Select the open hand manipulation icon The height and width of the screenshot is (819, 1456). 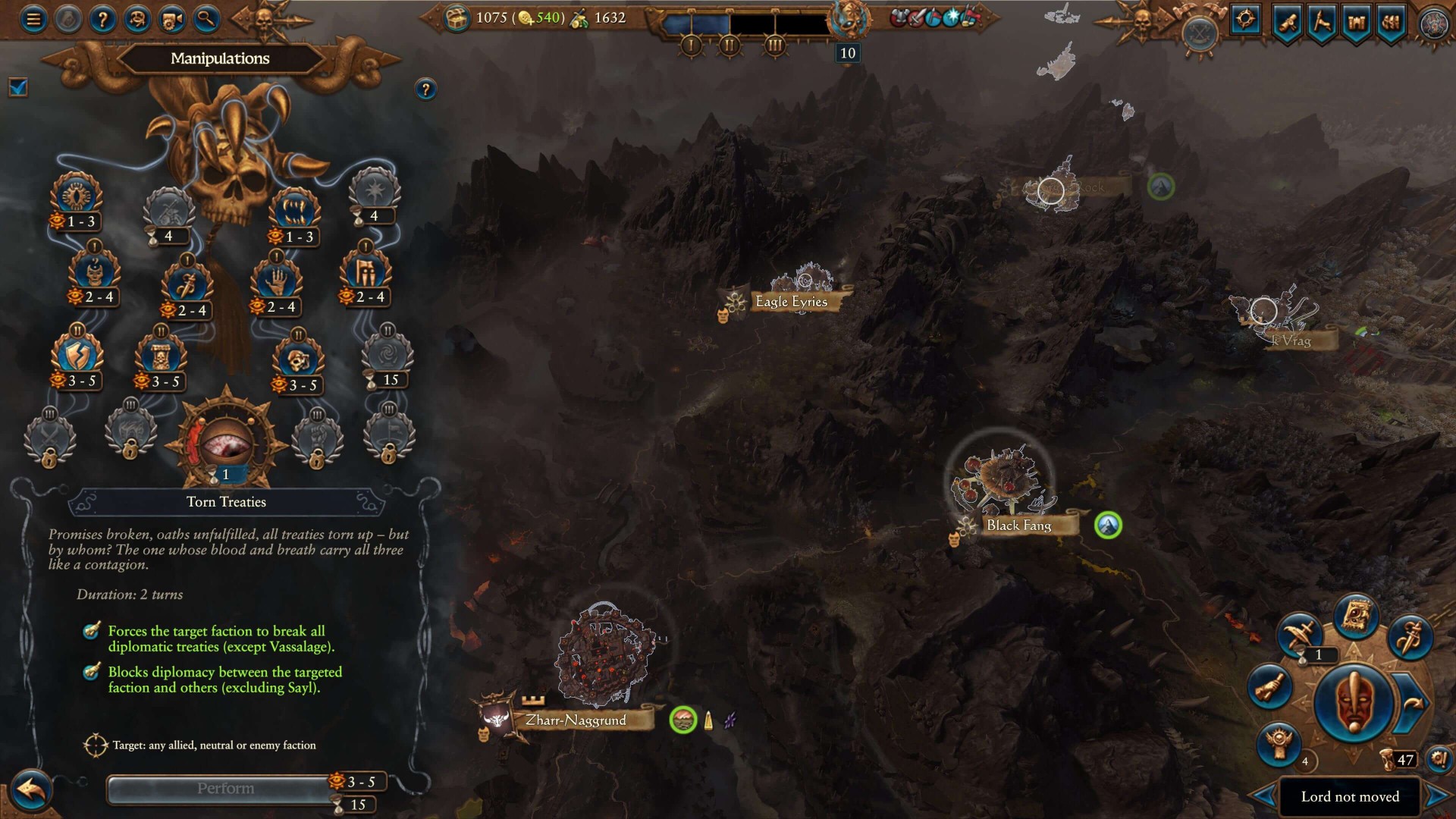tap(277, 281)
